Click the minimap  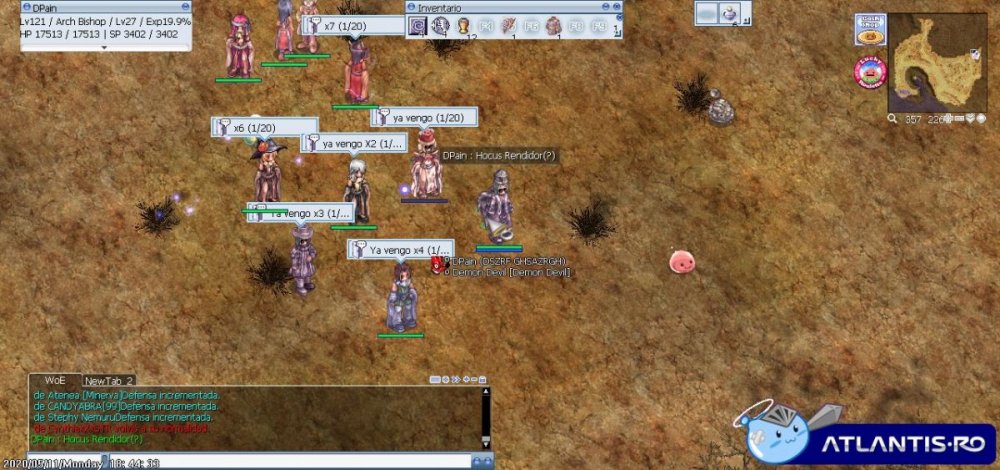click(937, 62)
